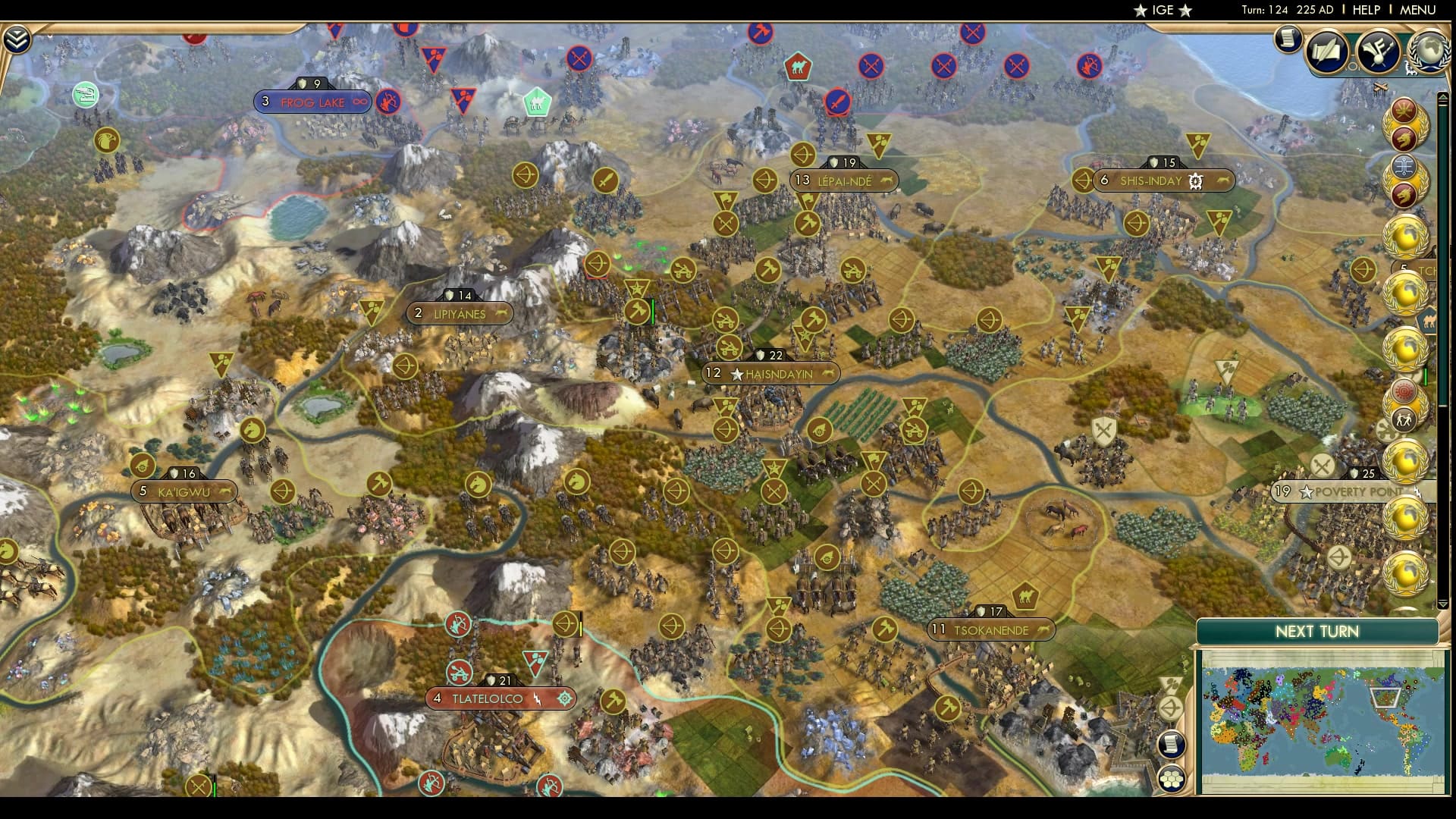Open the Culture overview icon
The image size is (1456, 819).
click(1378, 50)
